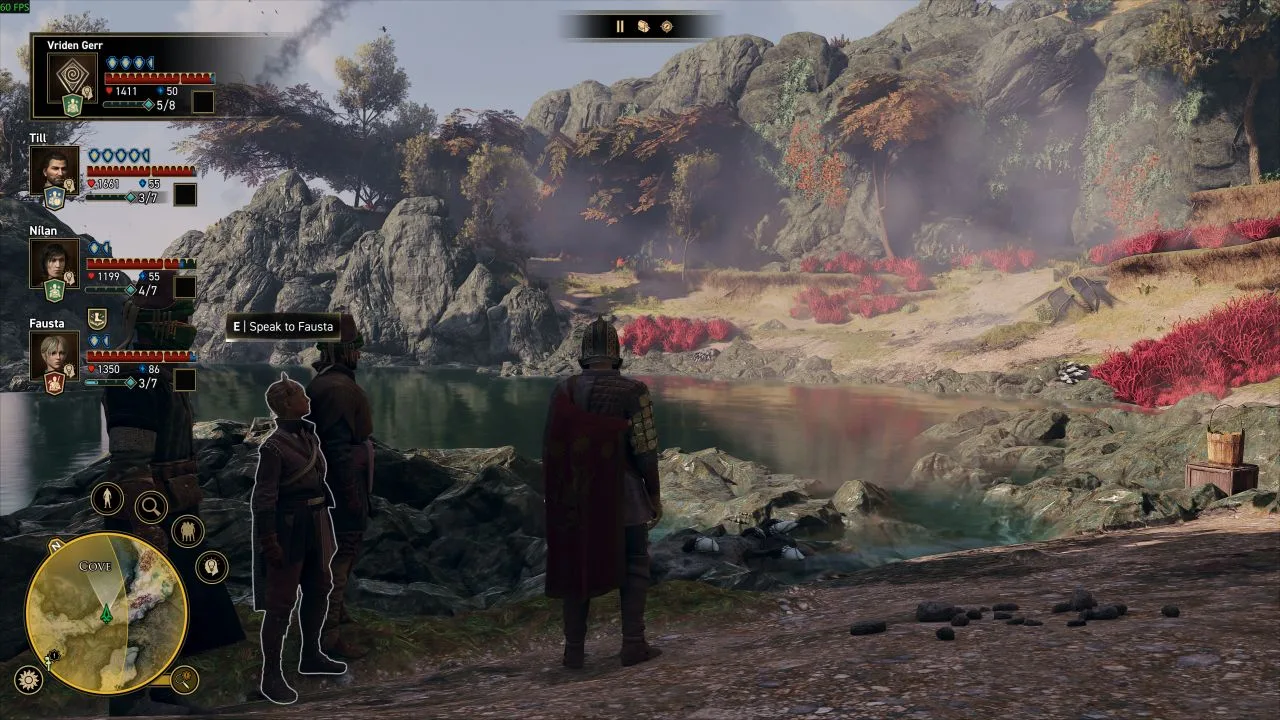Image resolution: width=1280 pixels, height=720 pixels.
Task: Pause the game with the pause icon
Action: (620, 27)
